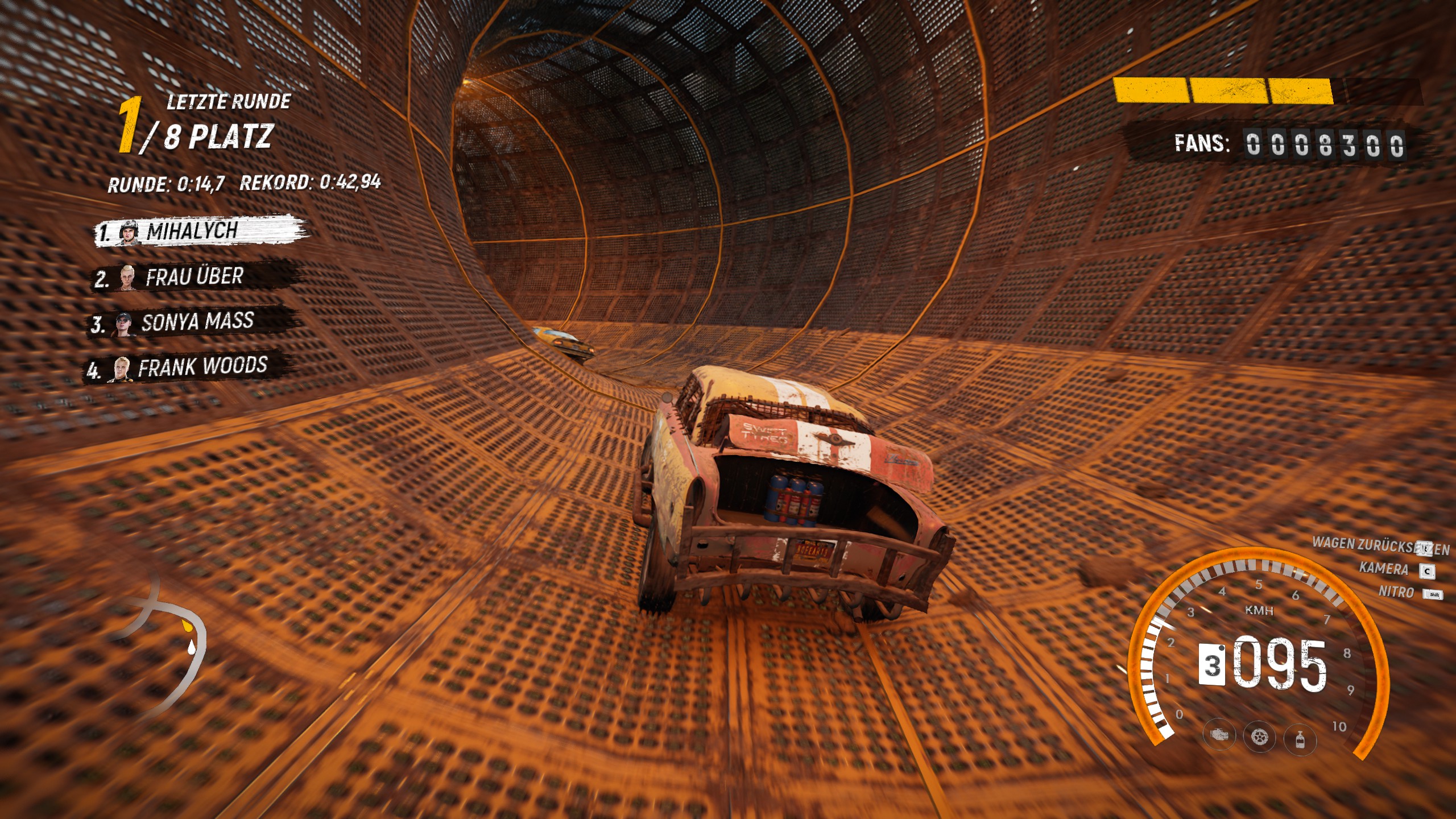
Task: Select Mihalych in the race standings
Action: (199, 231)
